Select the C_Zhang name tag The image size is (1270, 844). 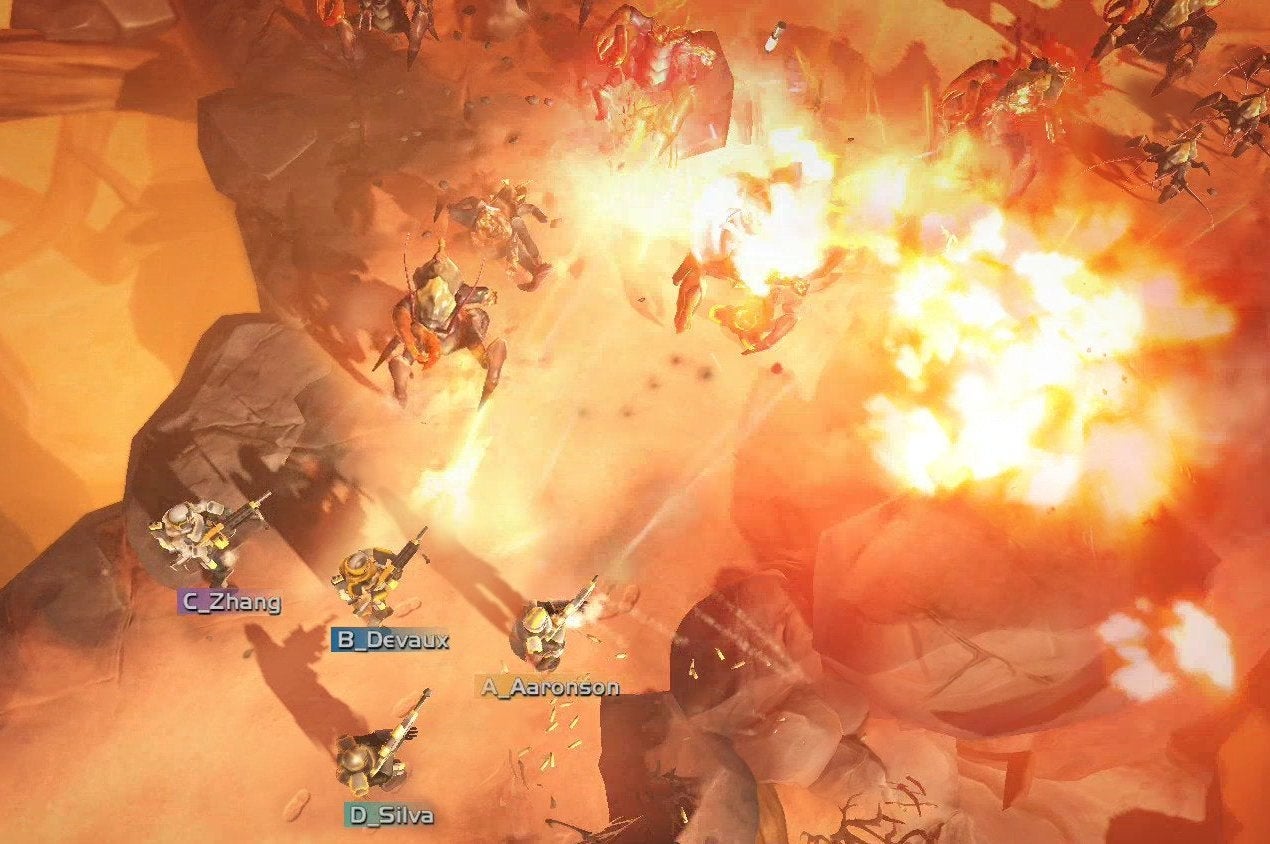point(230,601)
